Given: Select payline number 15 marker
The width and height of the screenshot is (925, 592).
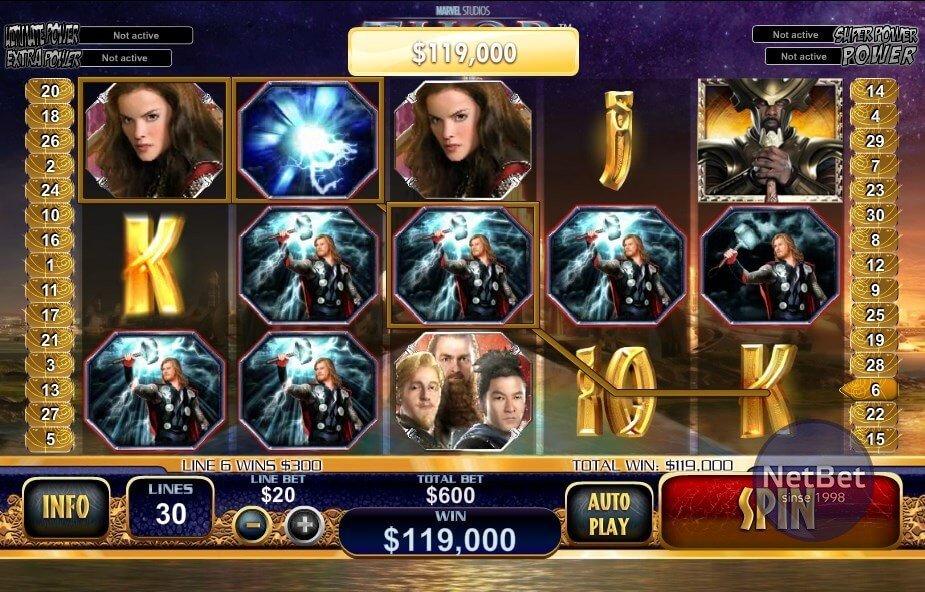Looking at the screenshot, I should (876, 439).
